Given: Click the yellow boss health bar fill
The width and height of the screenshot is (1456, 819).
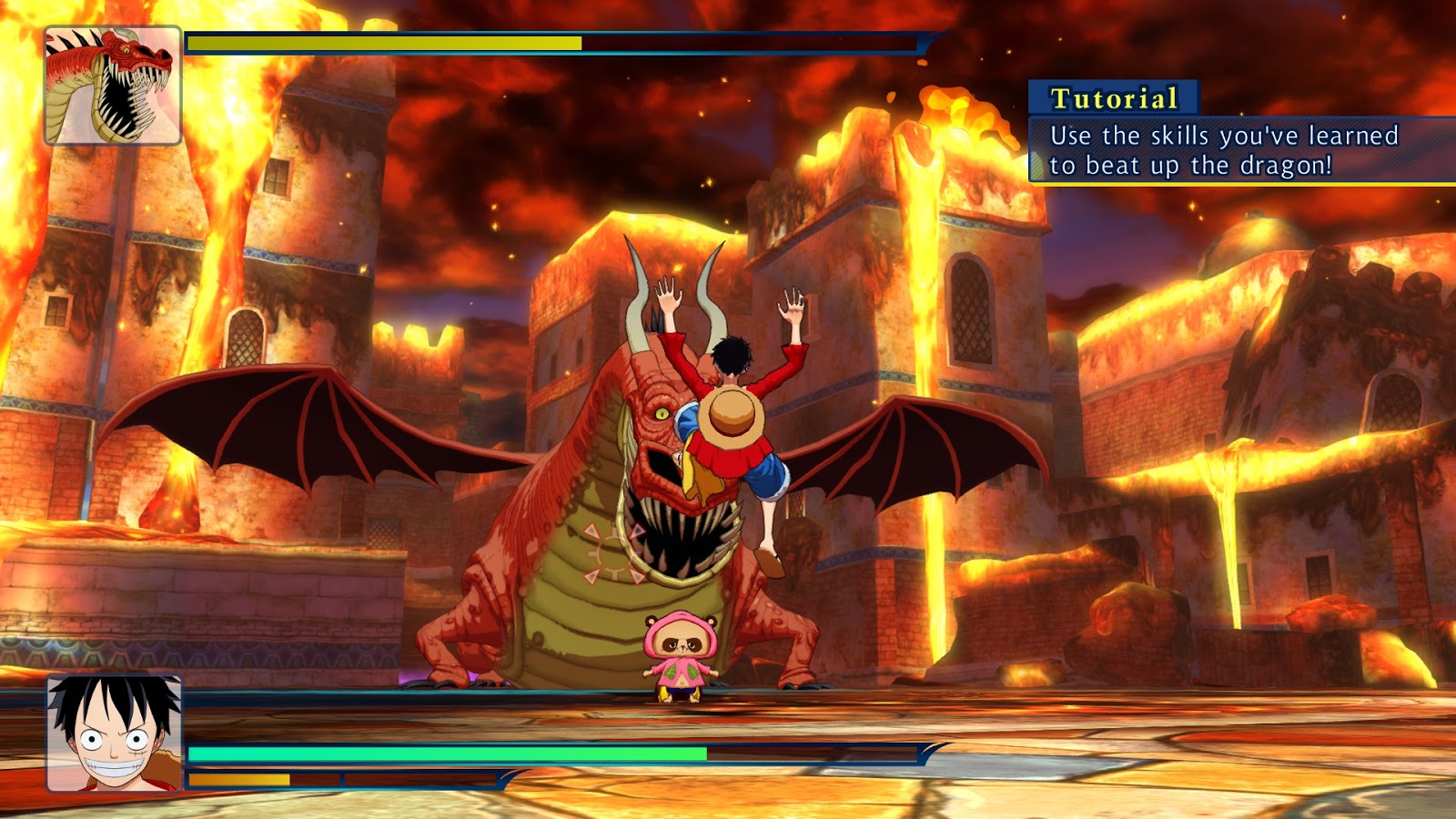Looking at the screenshot, I should pos(382,42).
